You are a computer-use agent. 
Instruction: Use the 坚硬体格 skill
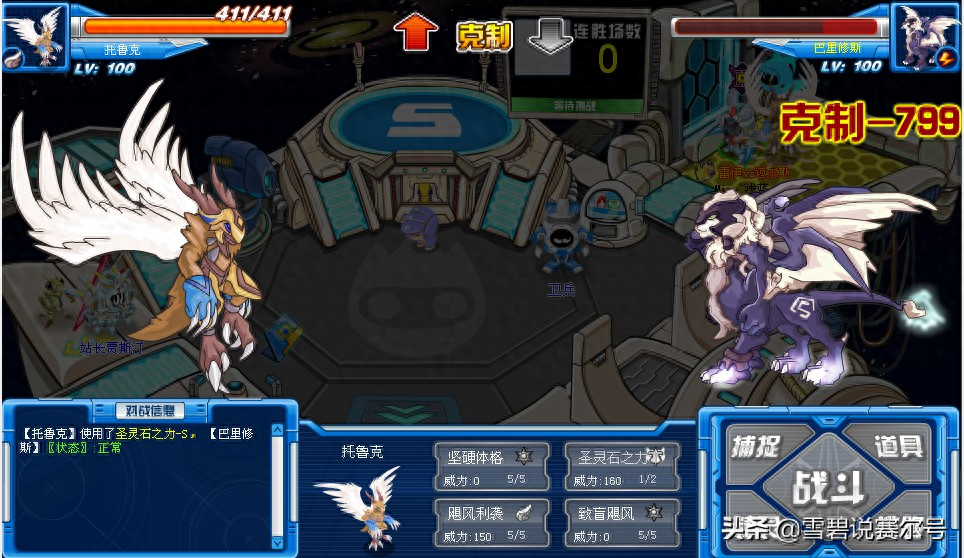491,466
